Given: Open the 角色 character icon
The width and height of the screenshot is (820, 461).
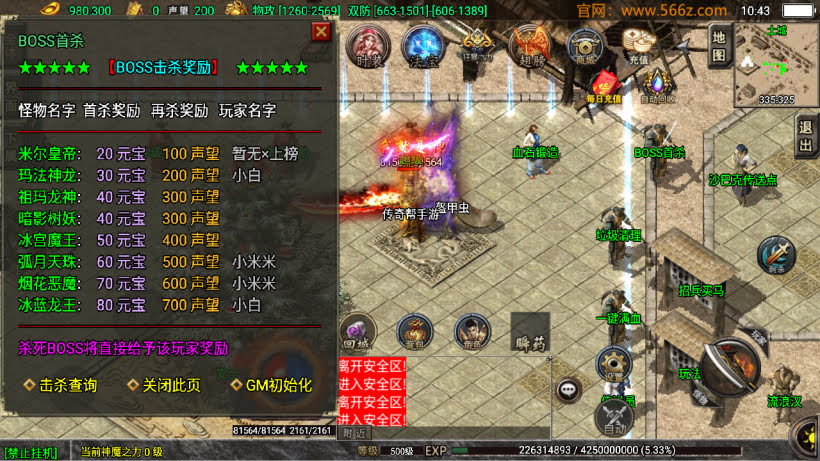Looking at the screenshot, I should pos(470,331).
